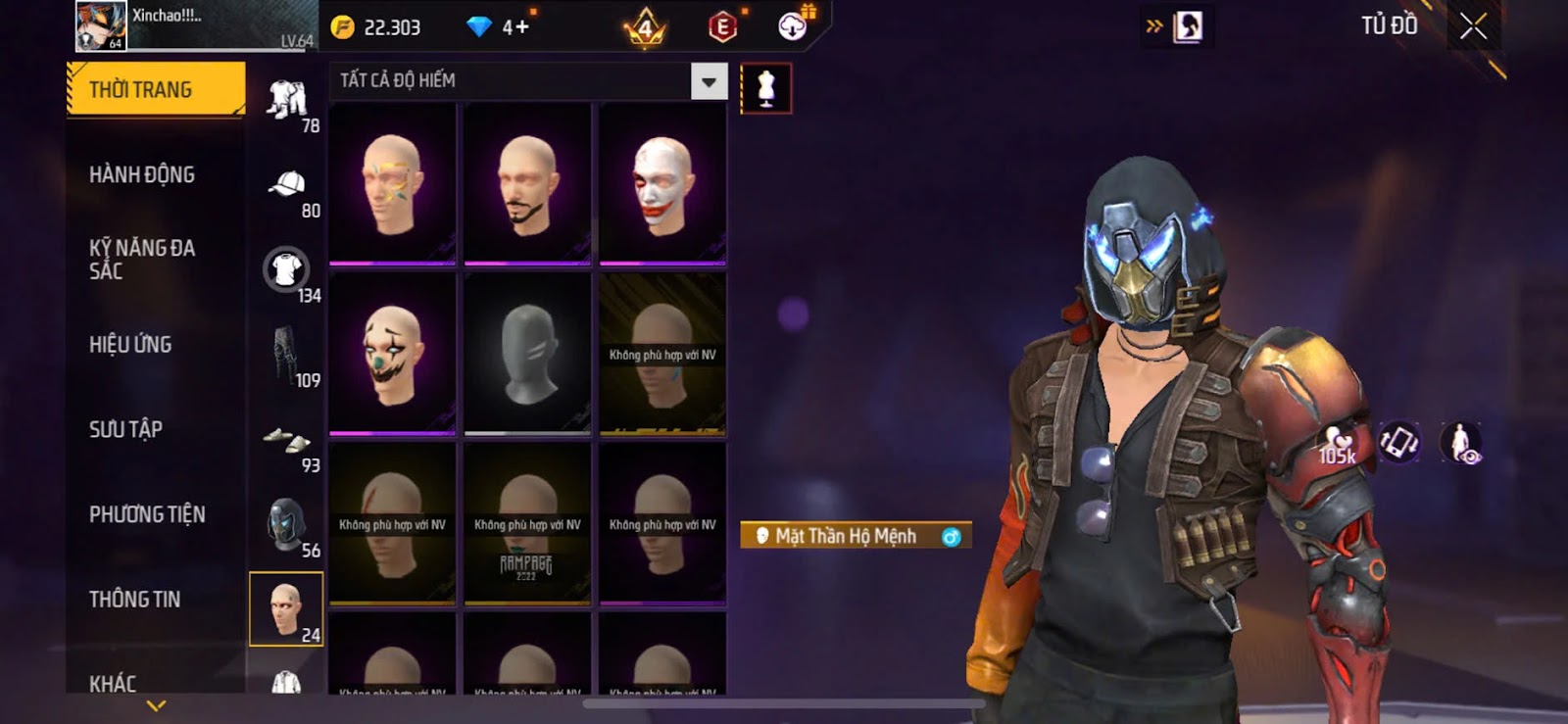The height and width of the screenshot is (724, 1568).
Task: Select the HIỆU ỨNG tab
Action: tap(130, 344)
